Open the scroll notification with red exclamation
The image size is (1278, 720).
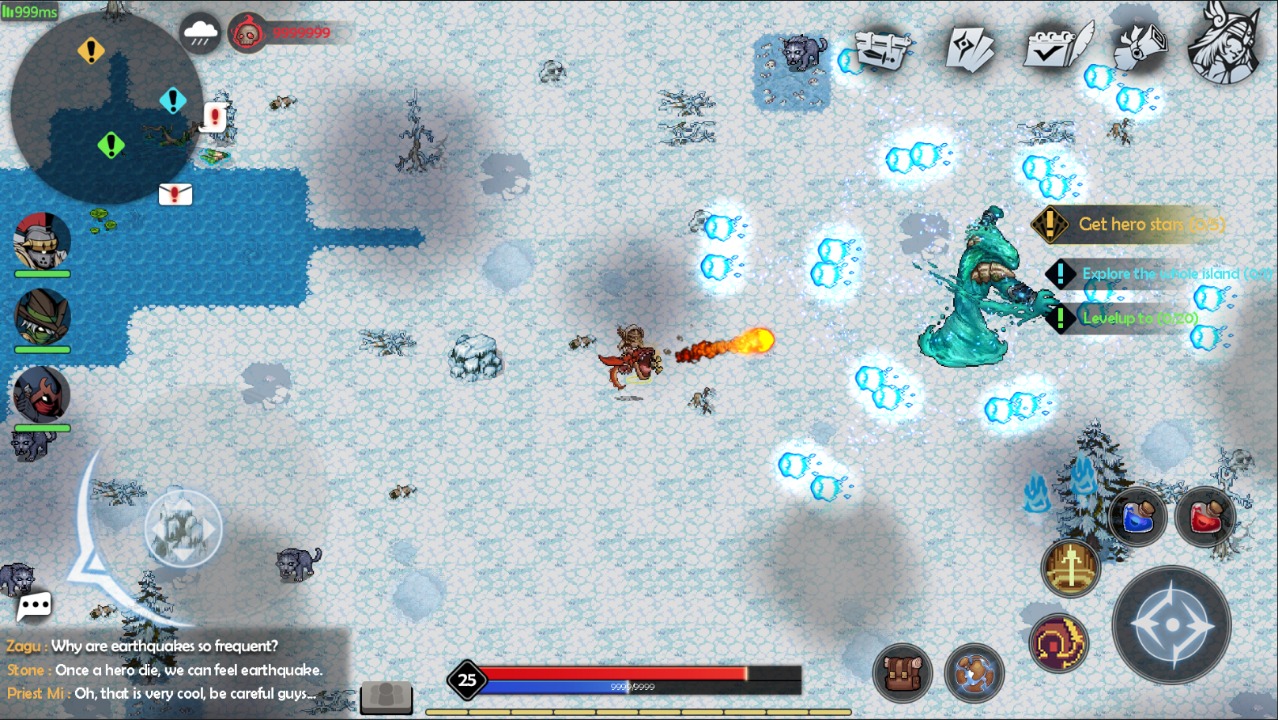pyautogui.click(x=214, y=117)
